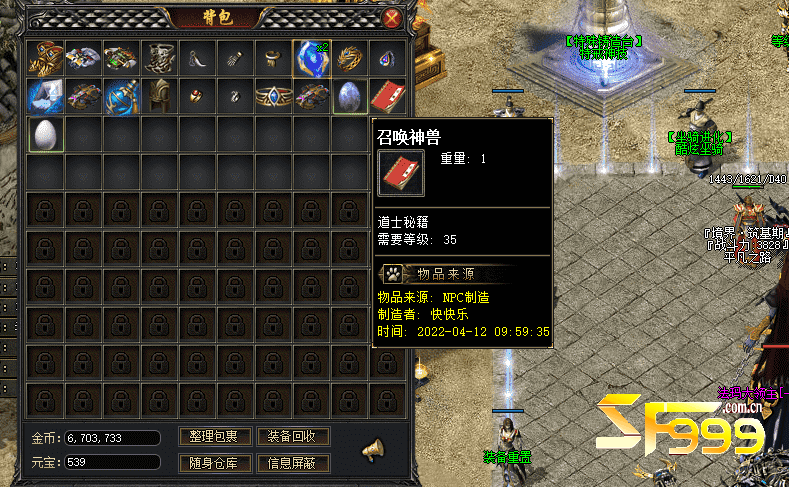The height and width of the screenshot is (487, 789).
Task: Toggle the 信息屏蔽 message filter
Action: (x=292, y=463)
